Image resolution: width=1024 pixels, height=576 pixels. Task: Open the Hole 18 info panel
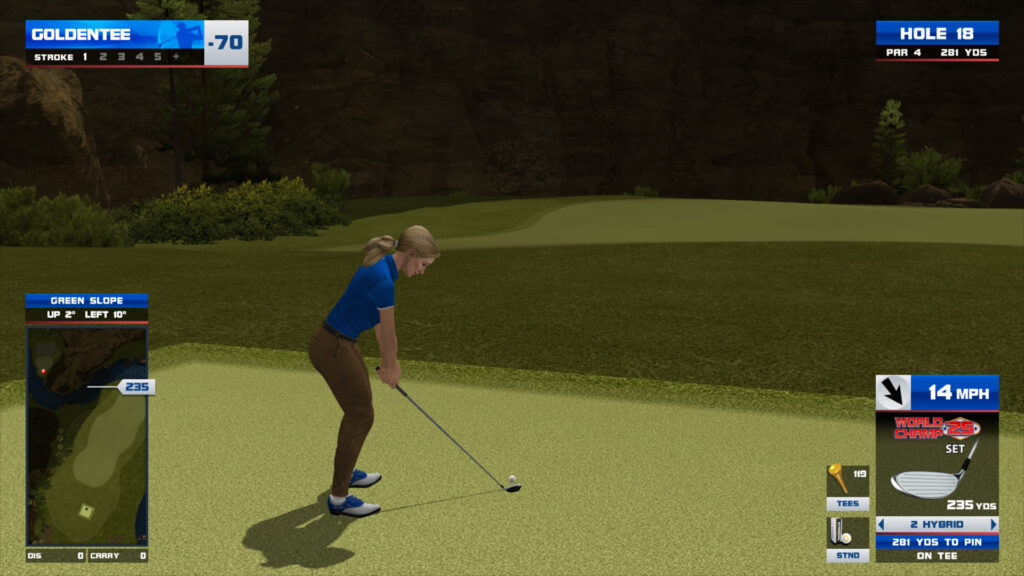937,40
